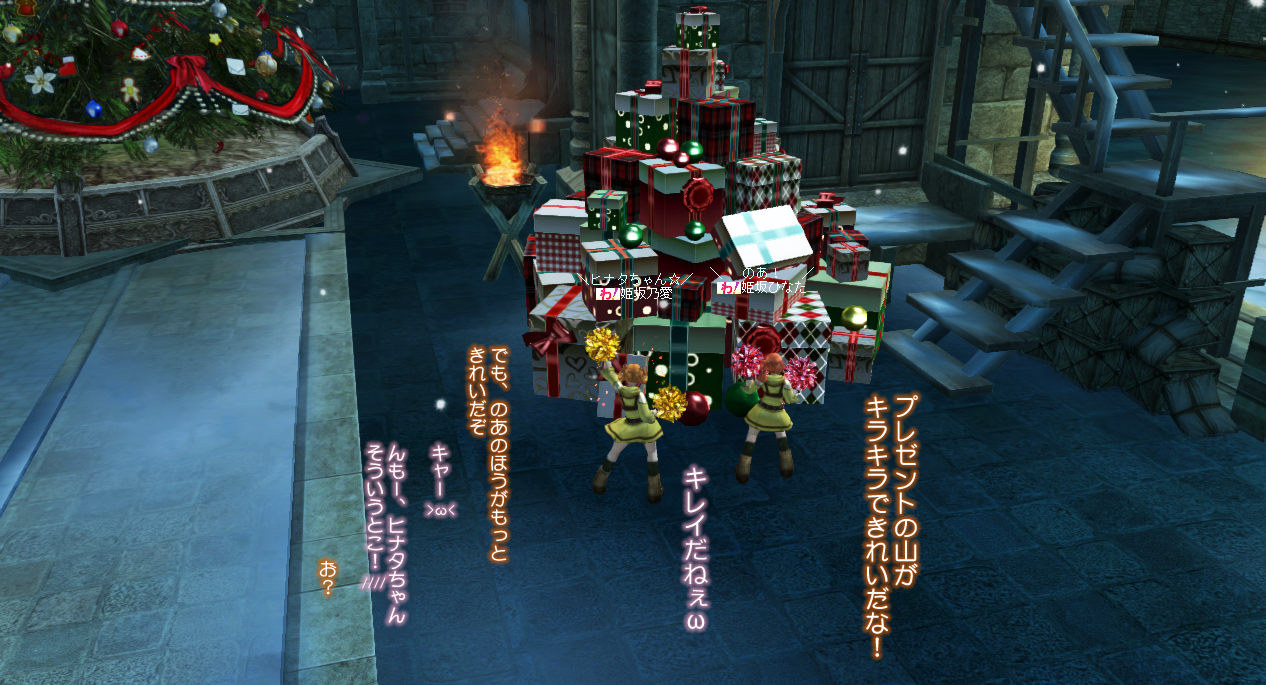
Task: Select the 姫坂ひなた player nameplate
Action: pyautogui.click(x=771, y=287)
